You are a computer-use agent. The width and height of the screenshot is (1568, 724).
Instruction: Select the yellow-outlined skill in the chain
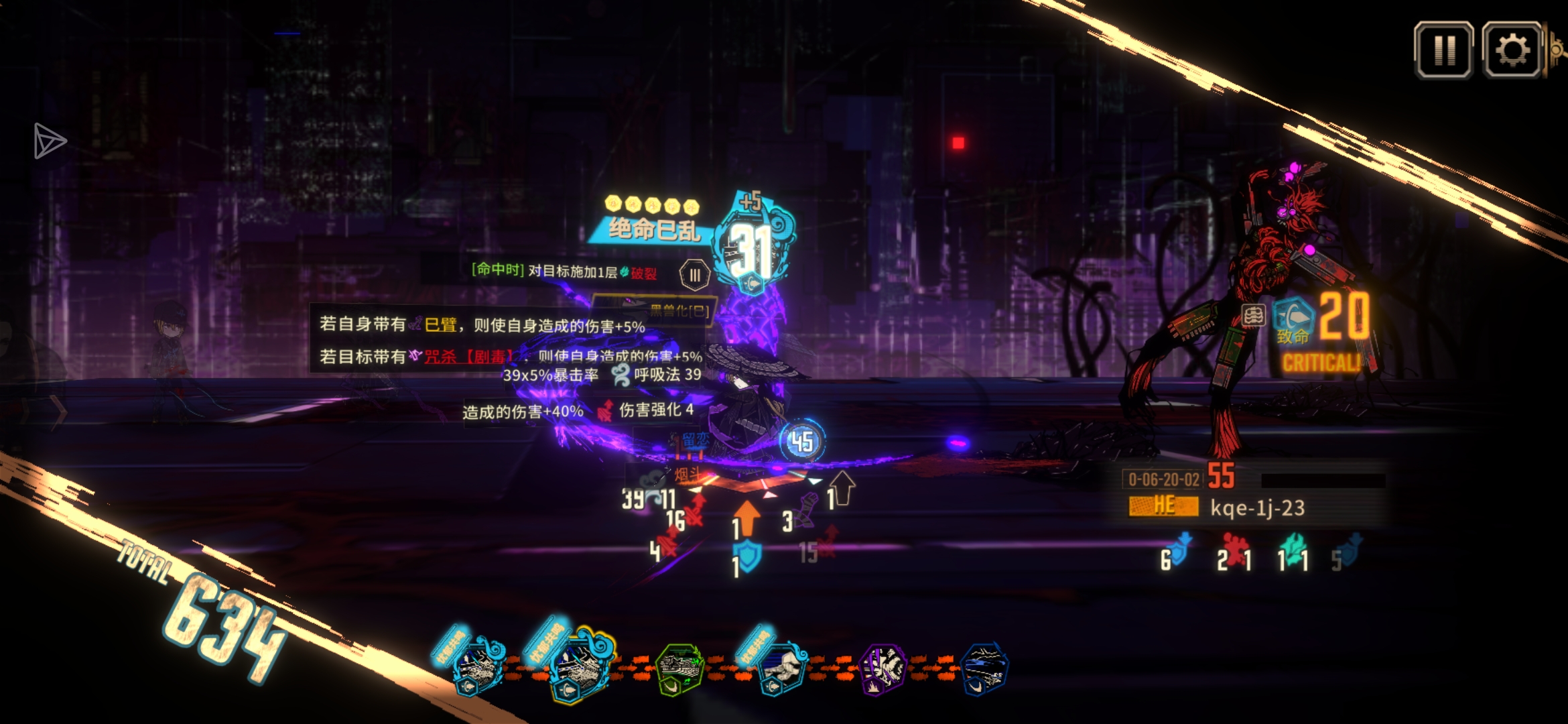[x=580, y=664]
